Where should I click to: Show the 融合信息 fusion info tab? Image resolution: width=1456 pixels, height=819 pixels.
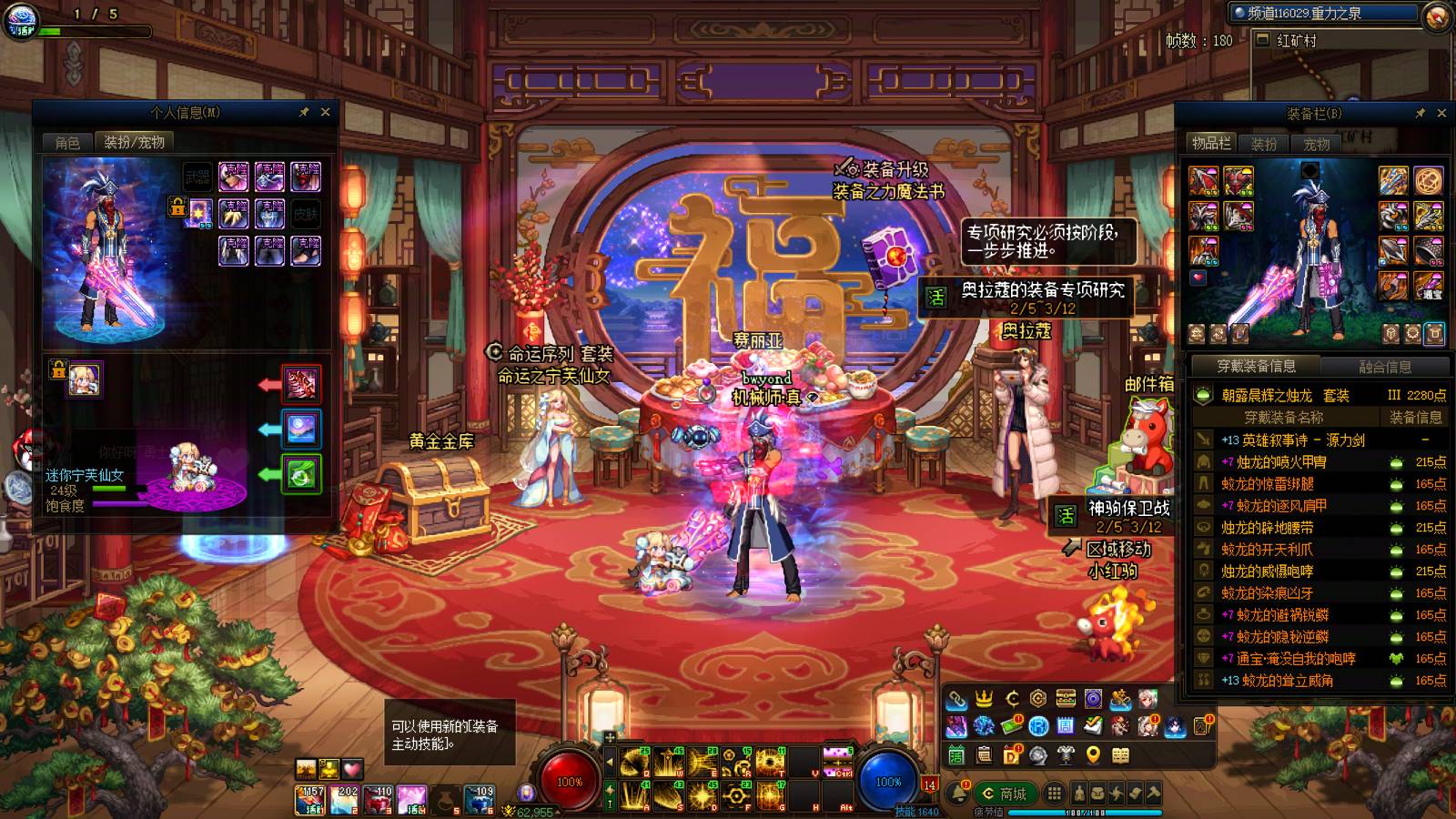coord(1384,366)
